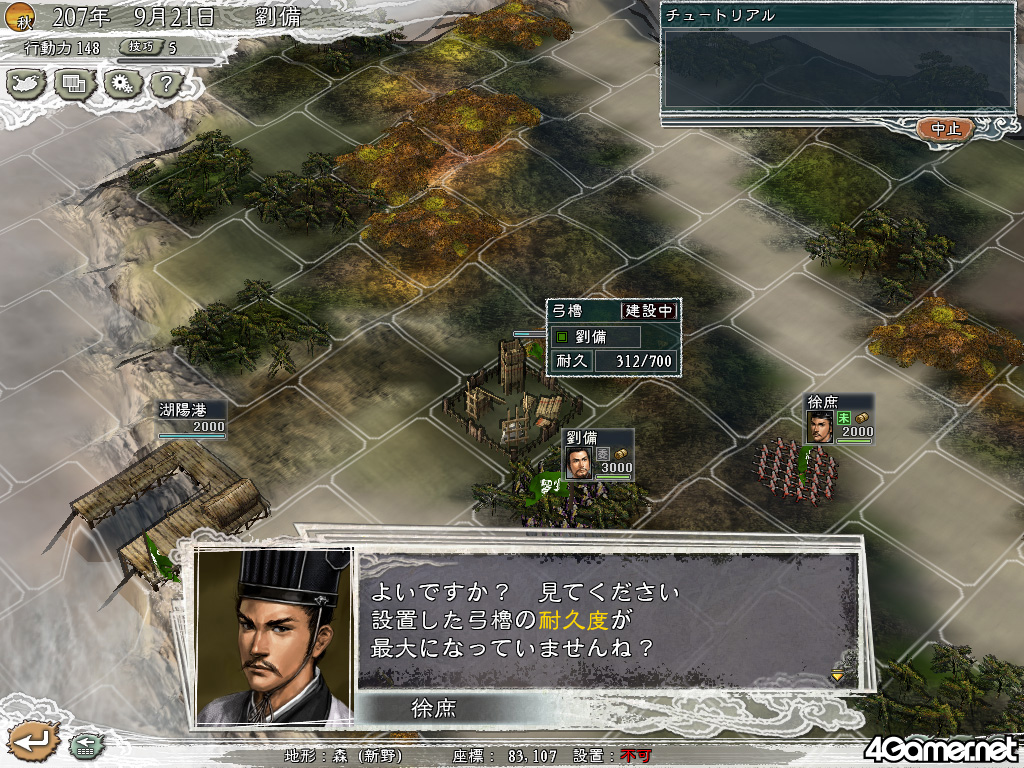
Task: Open the overlapping windows list icon
Action: coord(74,83)
